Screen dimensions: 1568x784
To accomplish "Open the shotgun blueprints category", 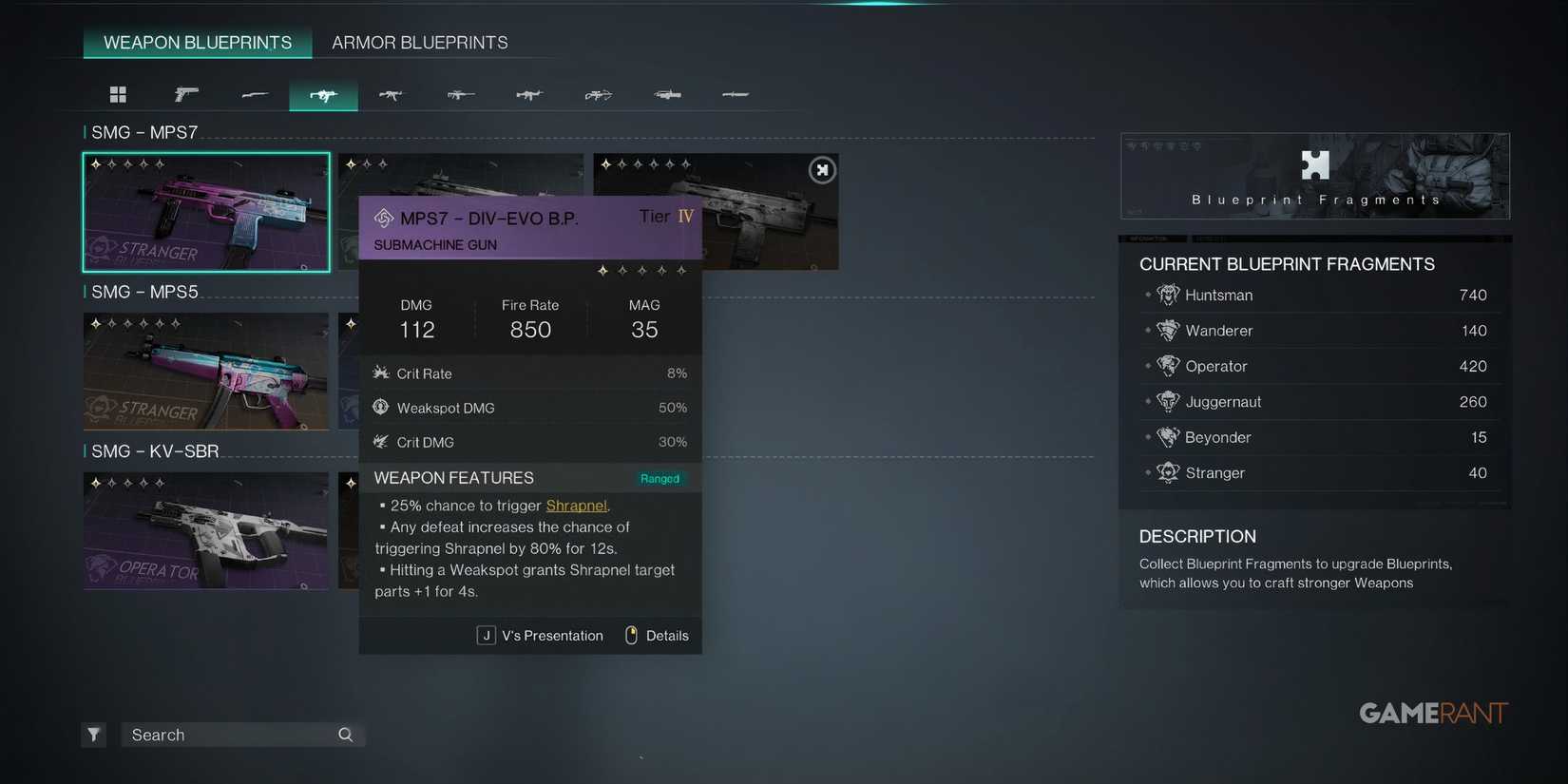I will (255, 94).
